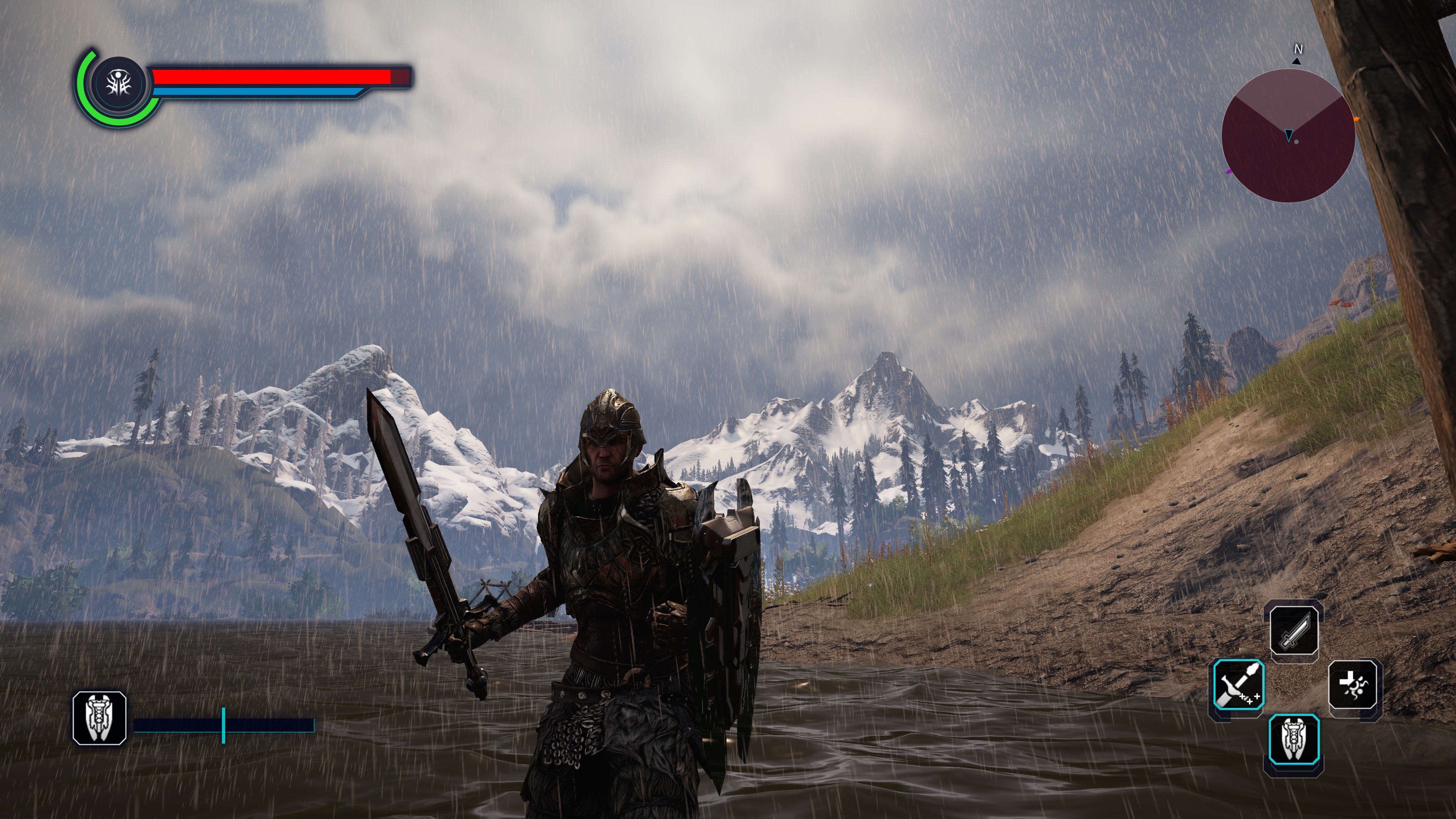Open the circular minimap

(1288, 136)
